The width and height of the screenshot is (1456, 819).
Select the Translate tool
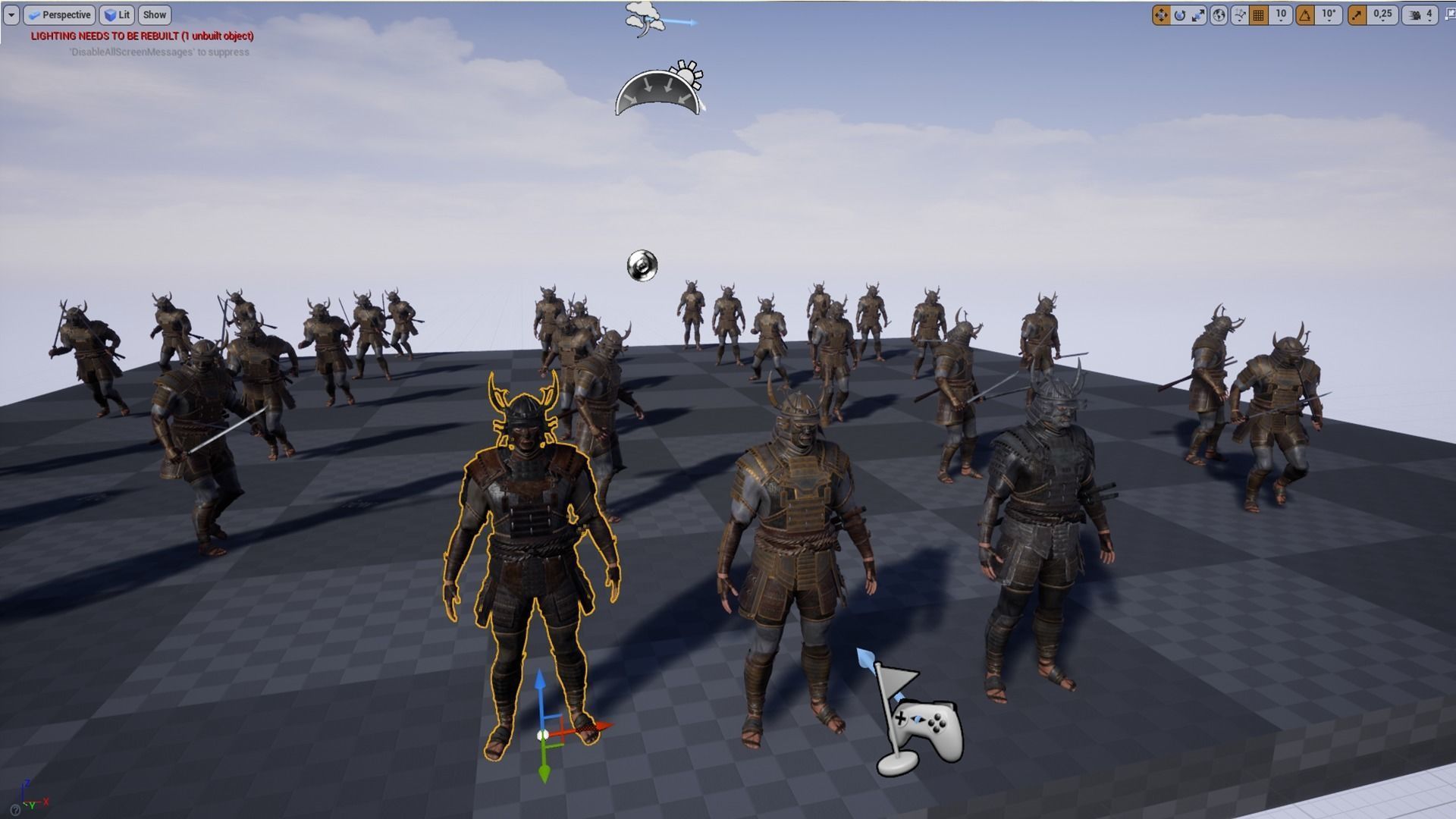[1161, 15]
